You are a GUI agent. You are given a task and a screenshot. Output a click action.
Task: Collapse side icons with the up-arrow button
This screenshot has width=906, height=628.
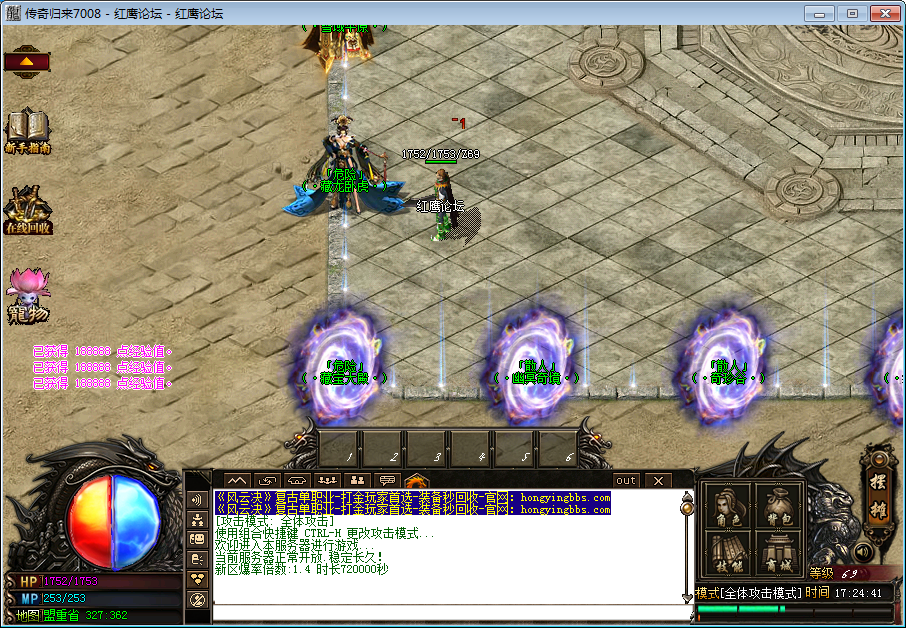point(27,61)
